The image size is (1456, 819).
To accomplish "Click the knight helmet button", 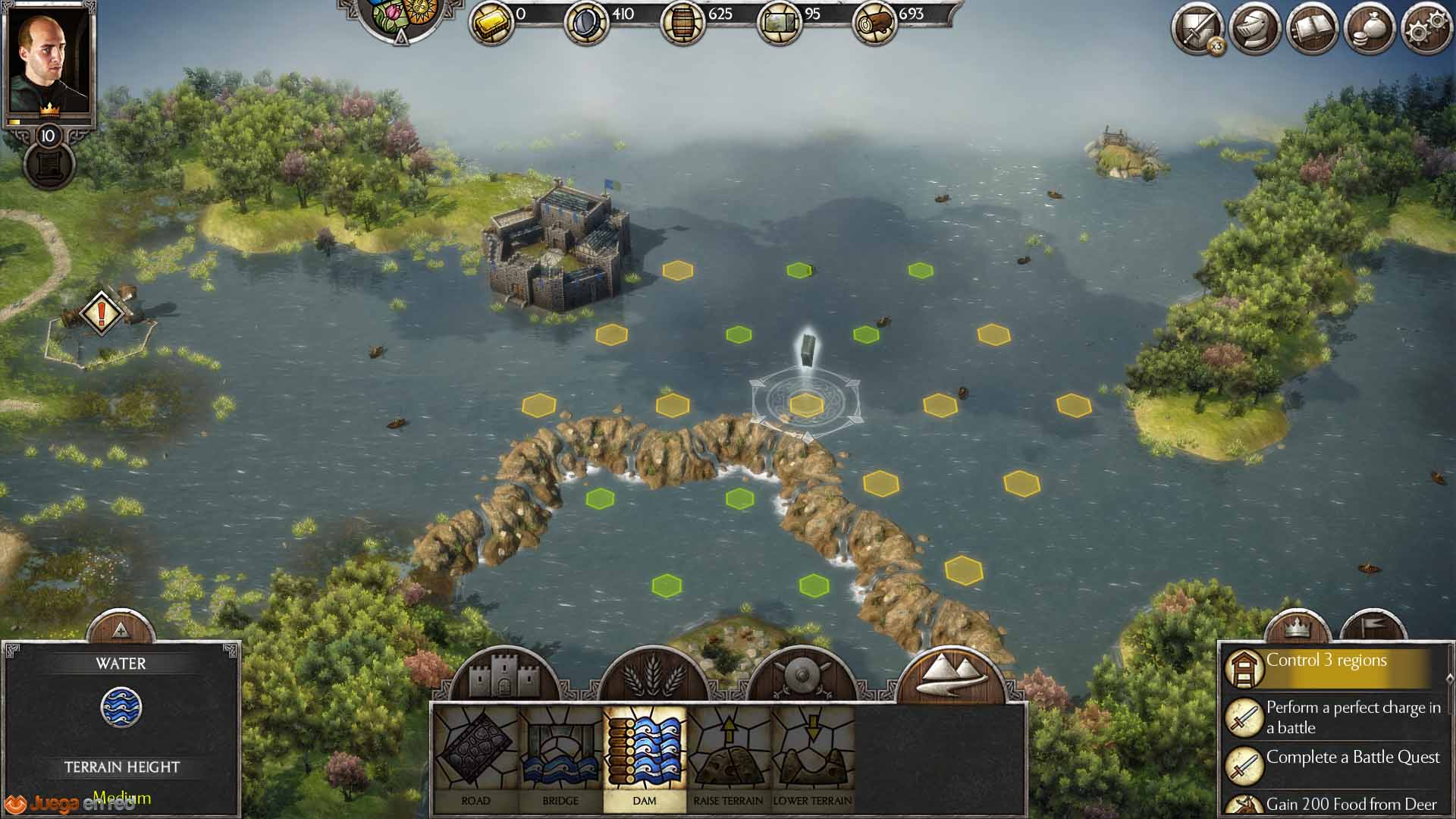I will click(1255, 30).
